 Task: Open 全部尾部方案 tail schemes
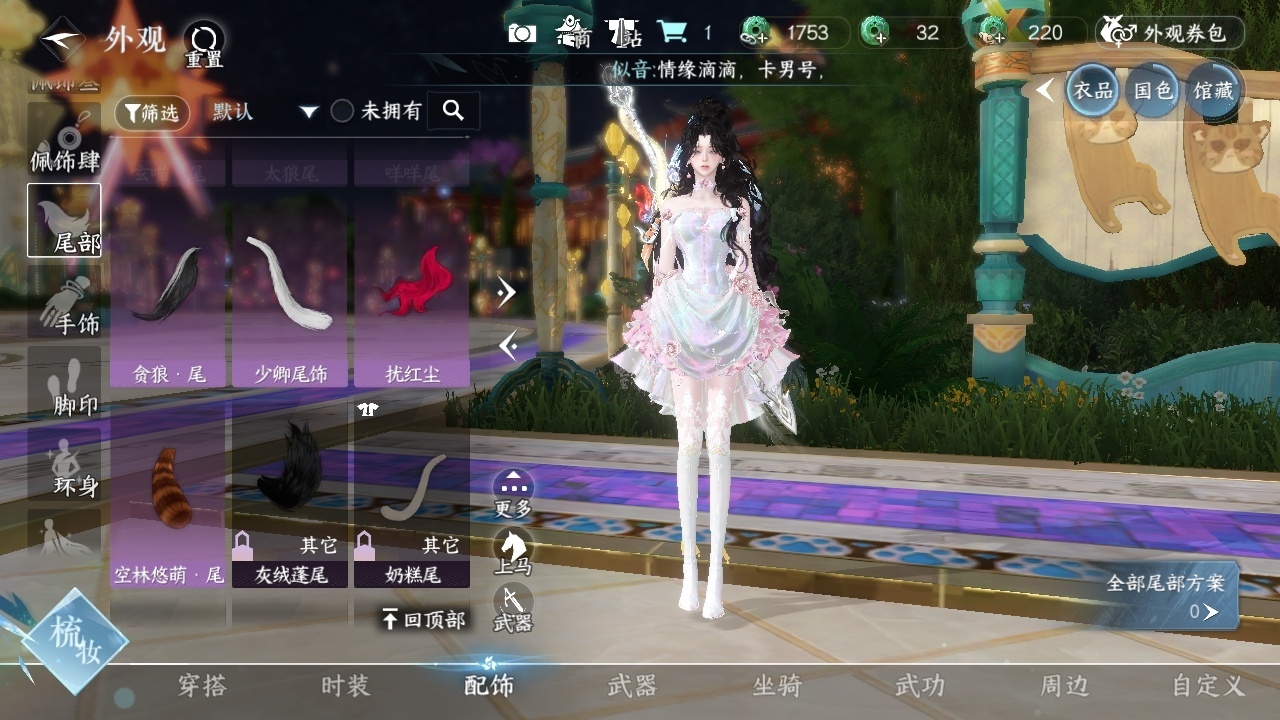click(1172, 597)
